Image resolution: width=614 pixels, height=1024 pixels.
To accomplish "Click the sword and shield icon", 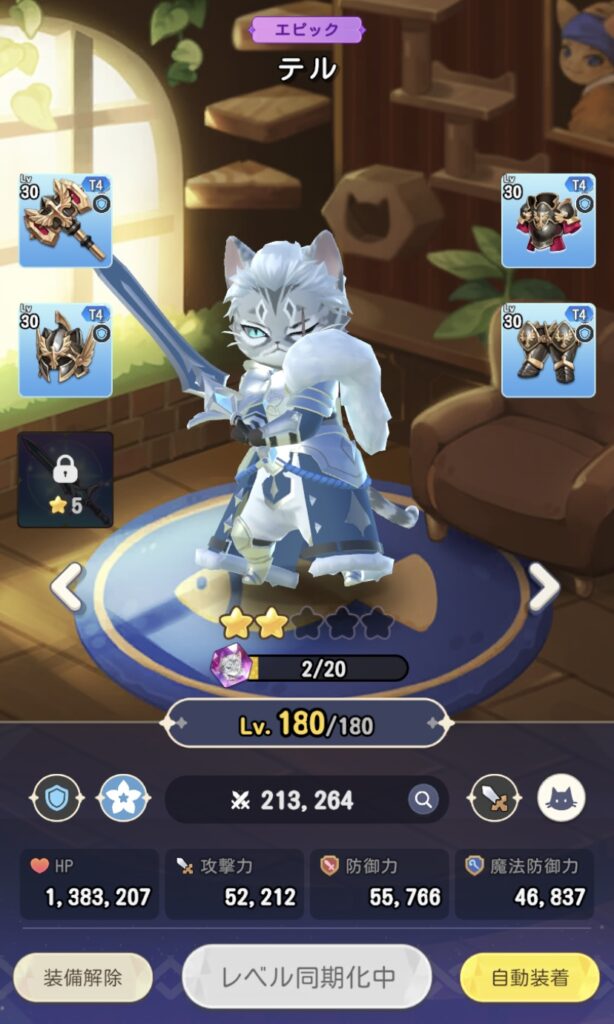I will pos(494,799).
